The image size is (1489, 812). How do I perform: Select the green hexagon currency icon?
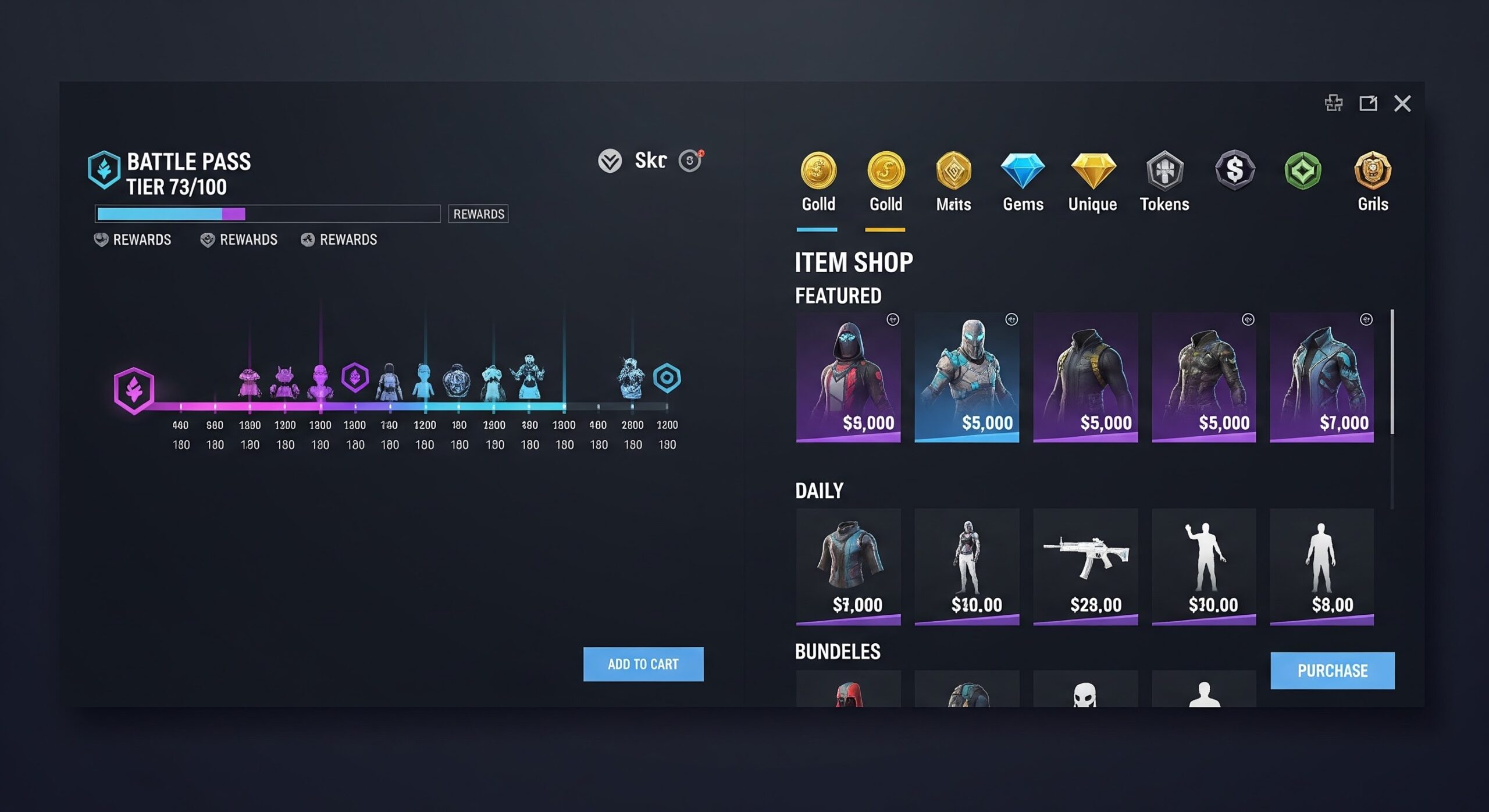(1303, 170)
